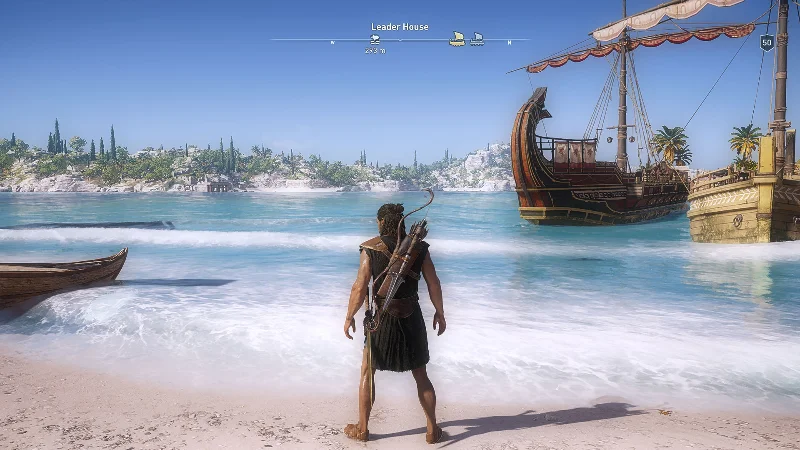Click the Leader House objective label
Image resolution: width=800 pixels, height=450 pixels.
point(399,27)
